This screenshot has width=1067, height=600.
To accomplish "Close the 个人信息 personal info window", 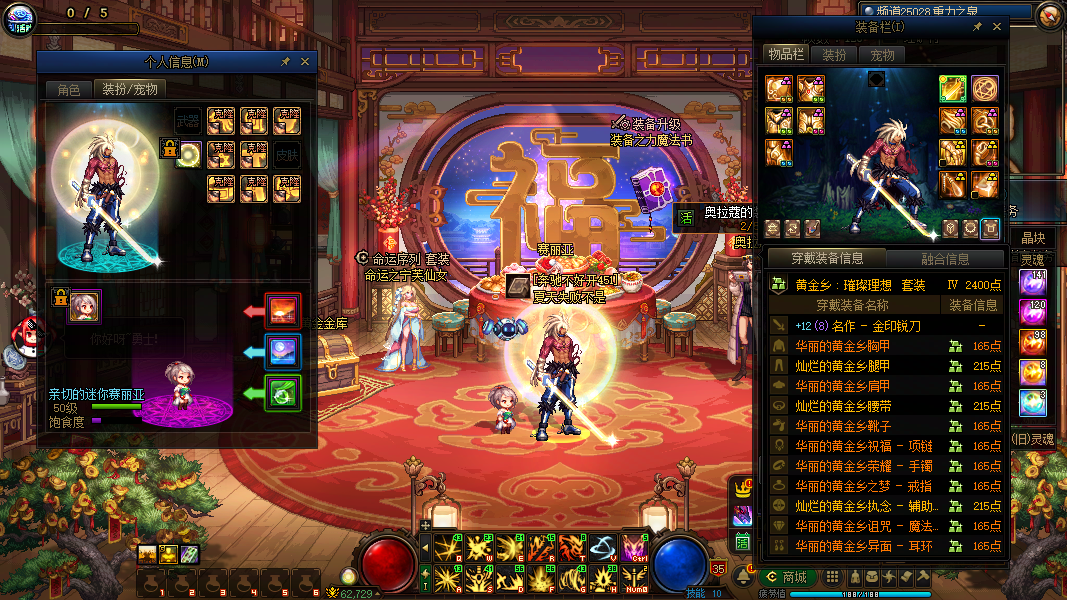I will click(x=305, y=62).
